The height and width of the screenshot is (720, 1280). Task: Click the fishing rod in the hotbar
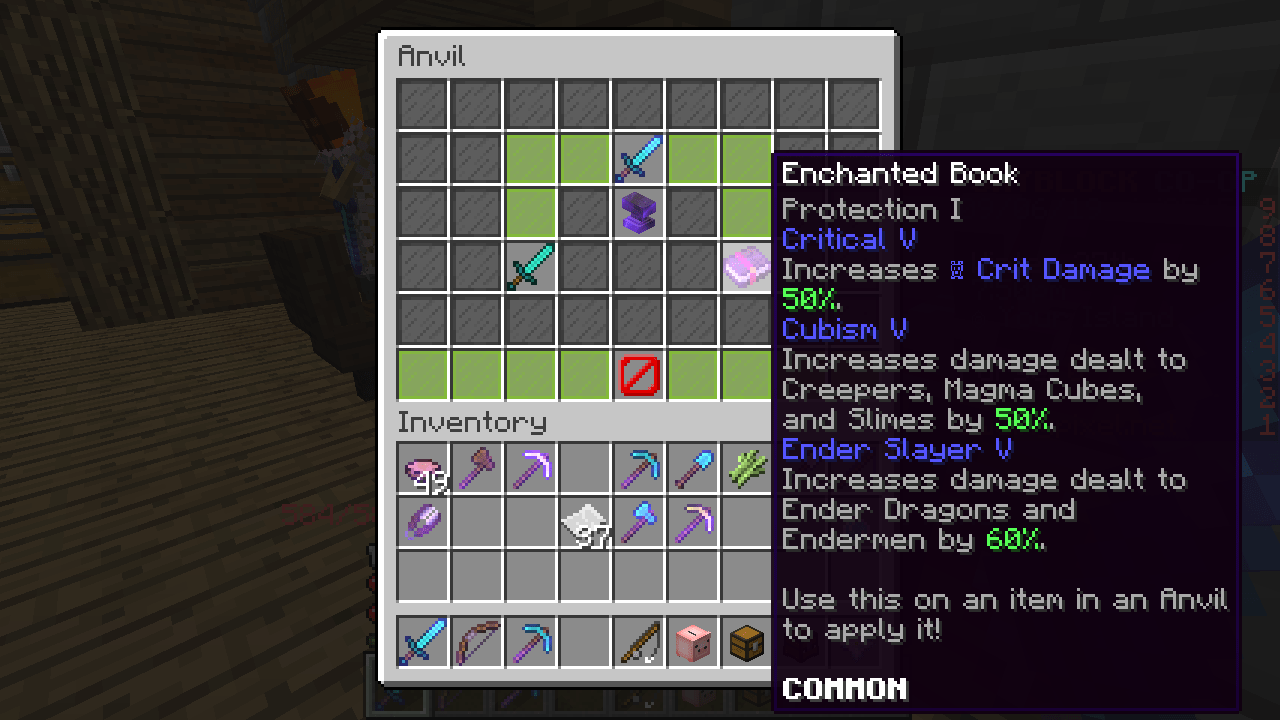point(639,642)
